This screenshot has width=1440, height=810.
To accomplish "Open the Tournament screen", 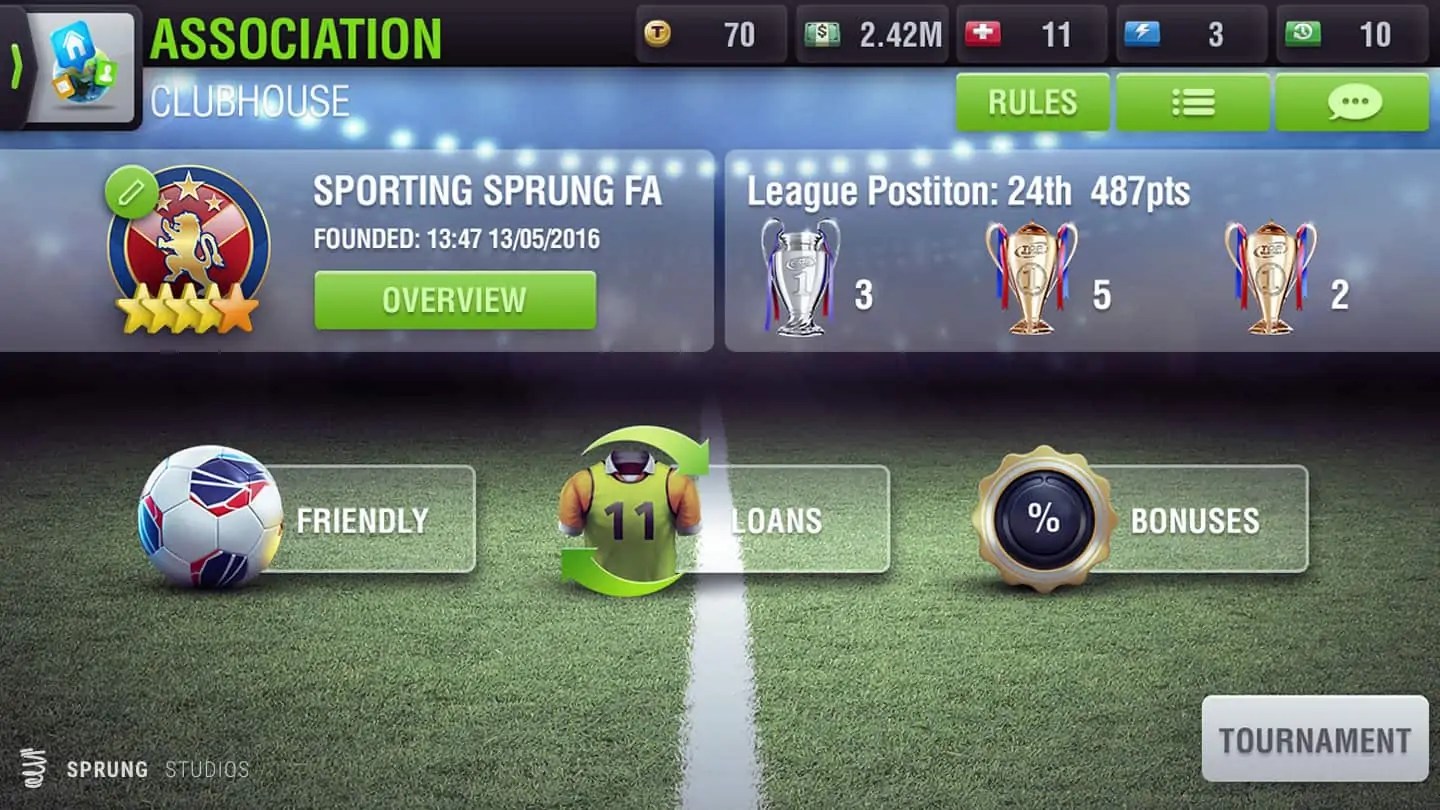I will point(1314,740).
